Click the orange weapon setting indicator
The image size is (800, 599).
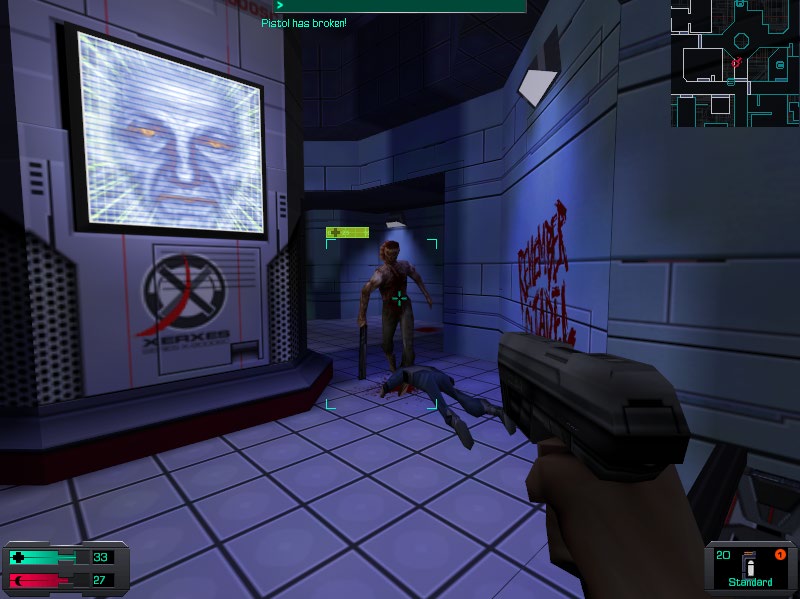781,555
